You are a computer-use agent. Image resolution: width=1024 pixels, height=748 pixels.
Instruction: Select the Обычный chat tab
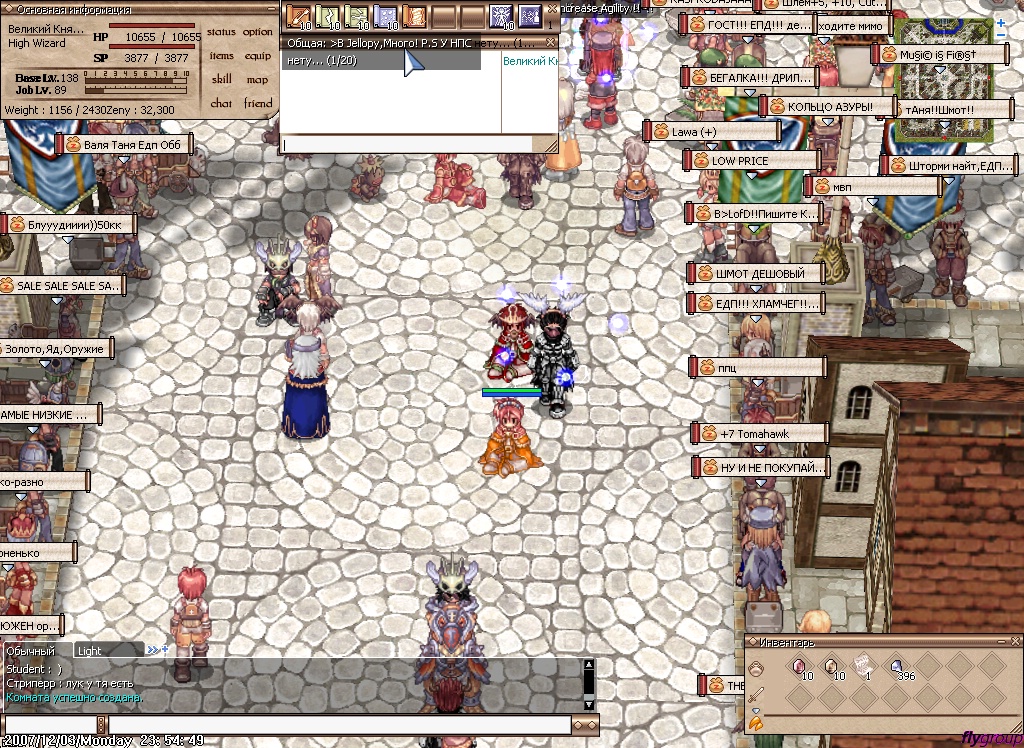tap(30, 651)
